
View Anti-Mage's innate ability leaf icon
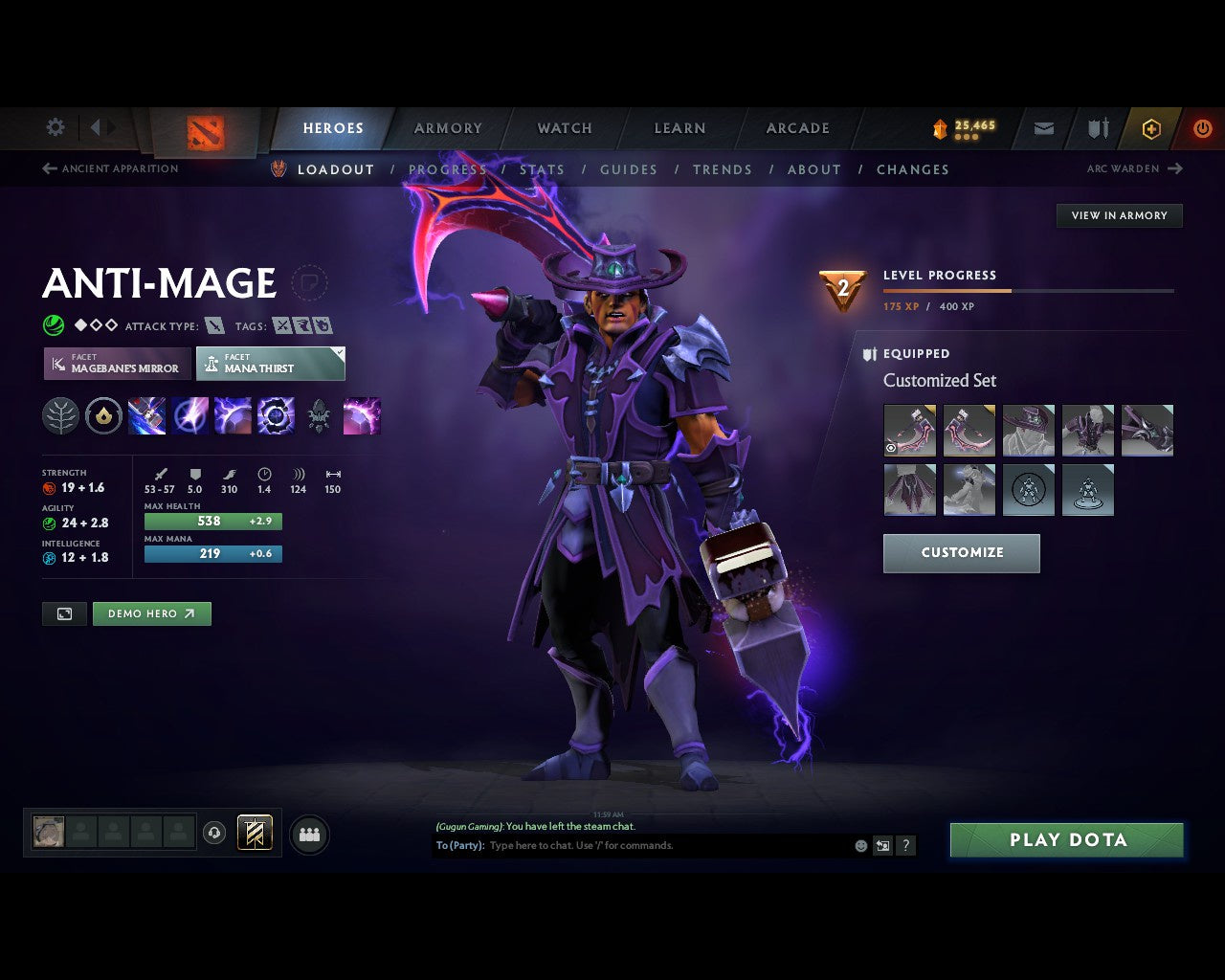click(x=60, y=415)
